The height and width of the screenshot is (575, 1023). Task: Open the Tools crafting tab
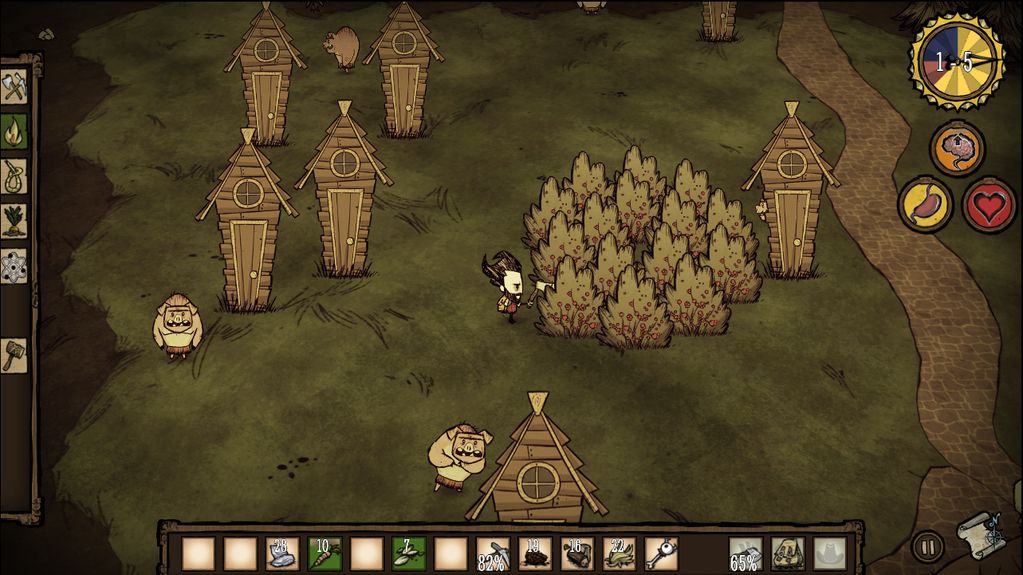tap(14, 87)
